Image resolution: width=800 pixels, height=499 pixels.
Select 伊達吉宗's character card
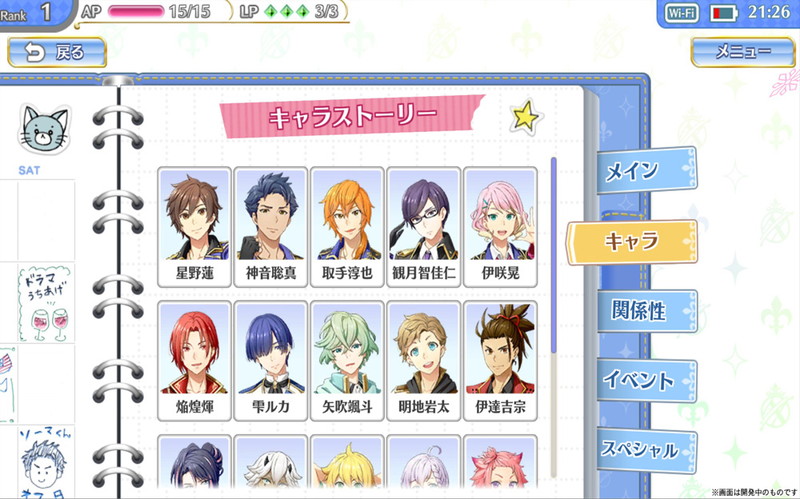click(499, 361)
